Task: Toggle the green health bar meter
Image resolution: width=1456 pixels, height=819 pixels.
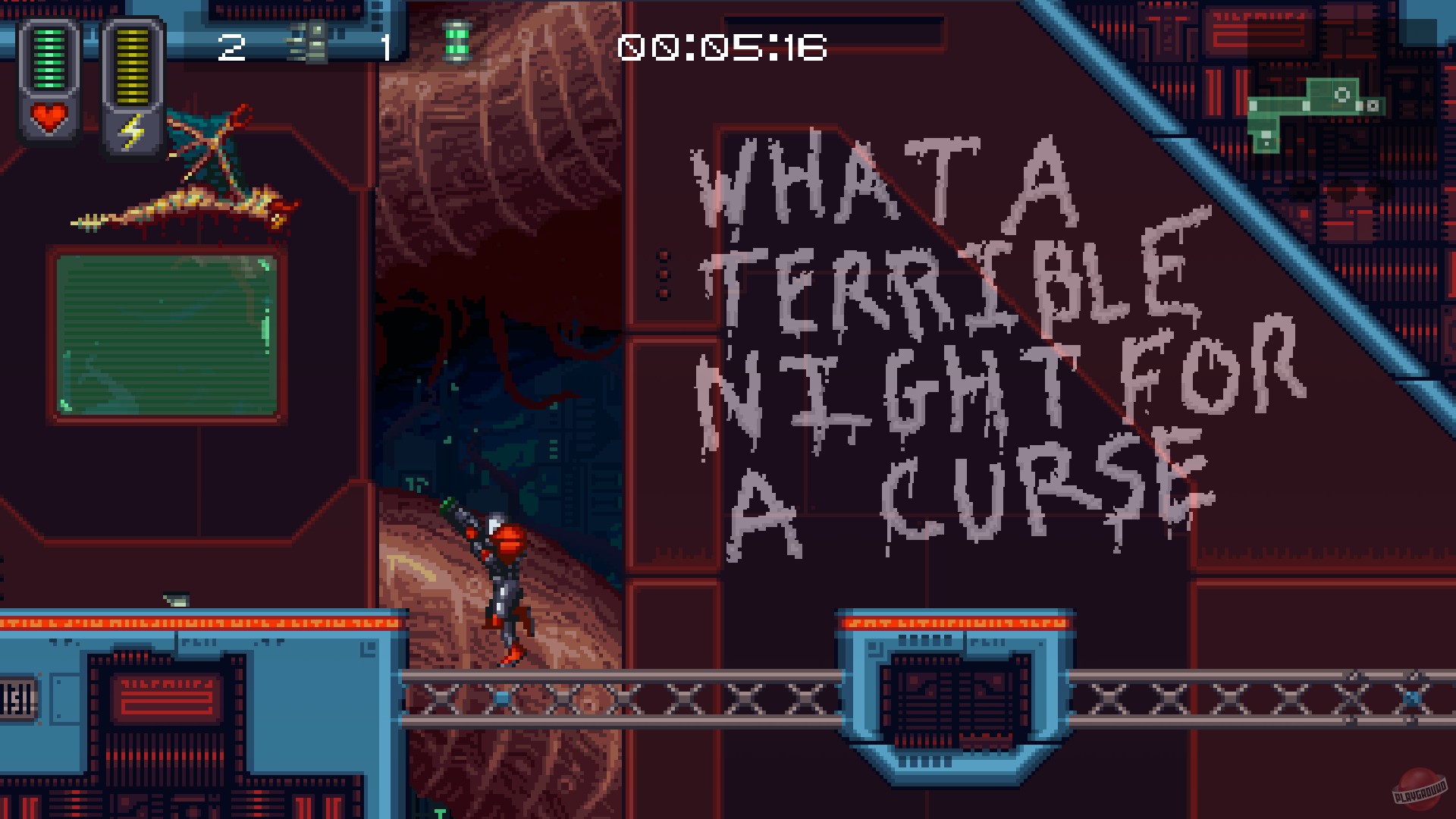Action: pyautogui.click(x=50, y=57)
